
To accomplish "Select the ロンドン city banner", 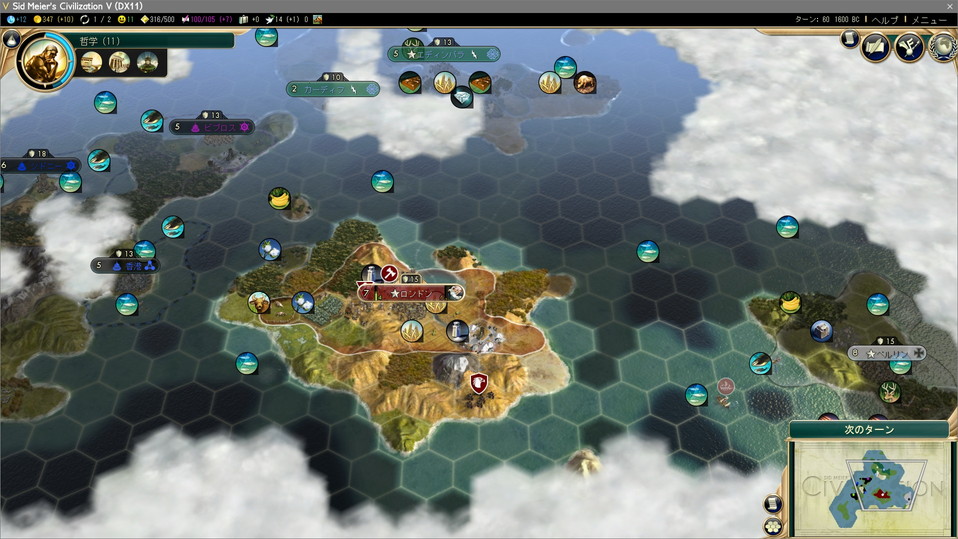I will coord(410,293).
